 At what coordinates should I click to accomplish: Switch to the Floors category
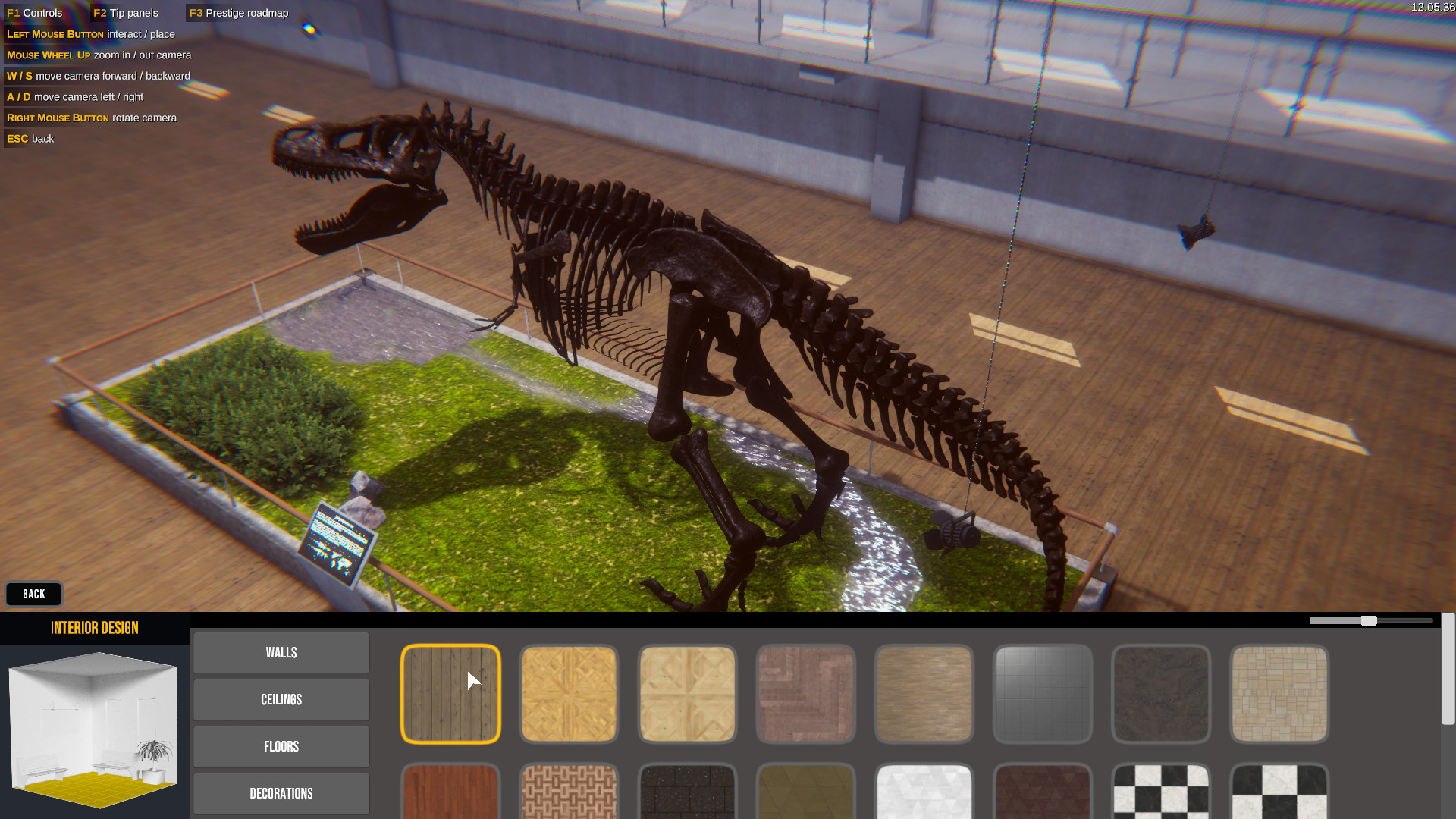point(281,746)
